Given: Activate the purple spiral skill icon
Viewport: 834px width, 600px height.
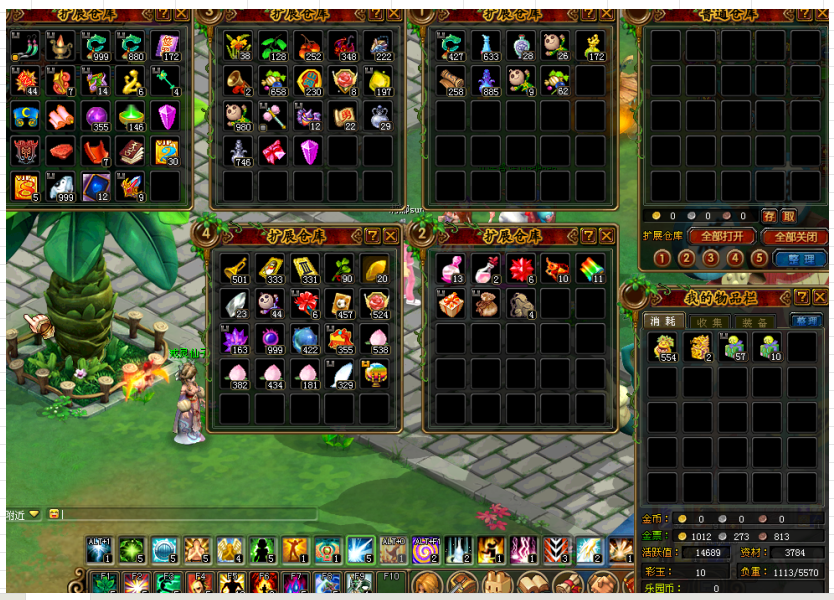Looking at the screenshot, I should tap(427, 551).
